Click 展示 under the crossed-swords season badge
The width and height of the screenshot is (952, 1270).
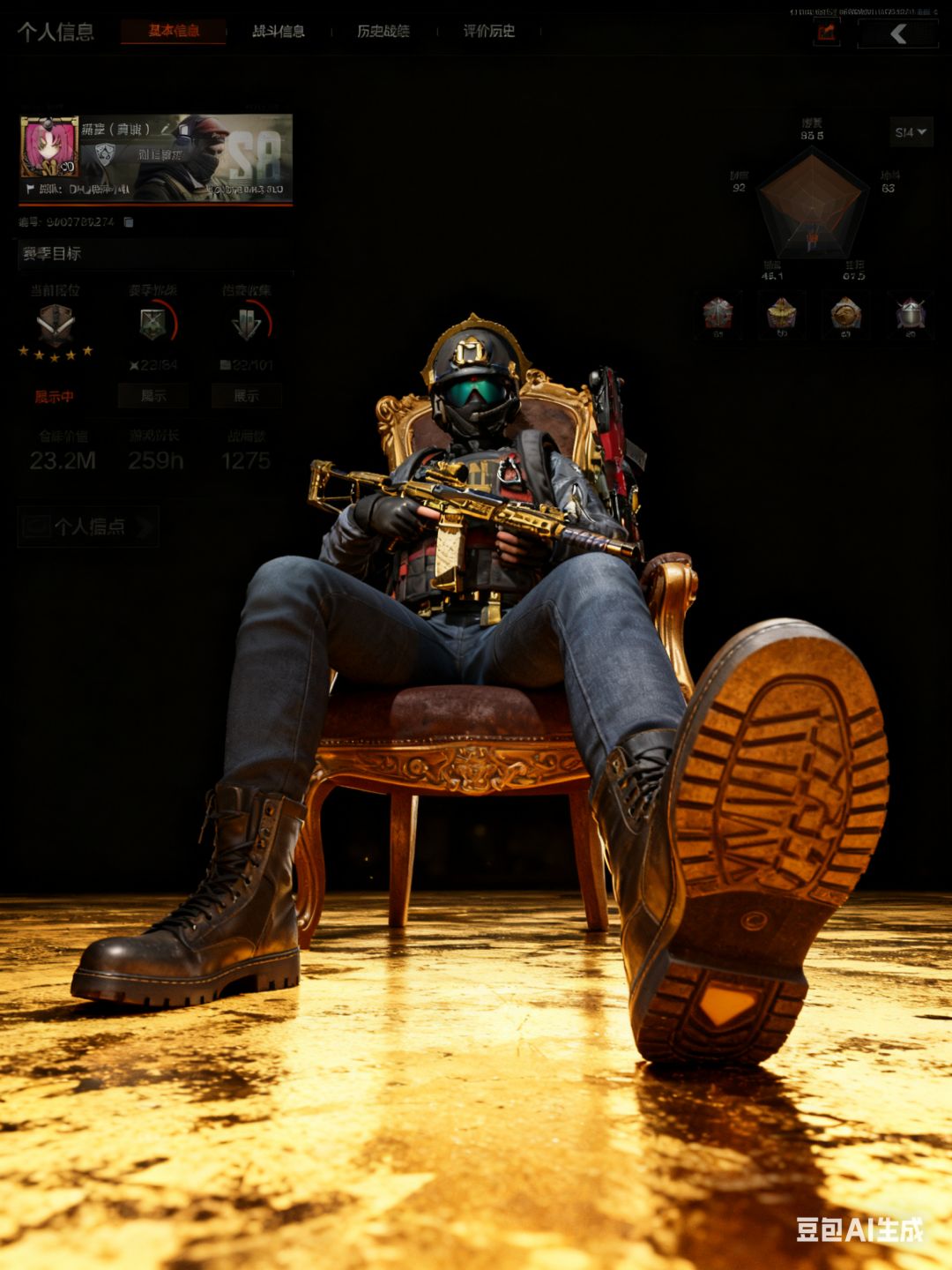(153, 396)
